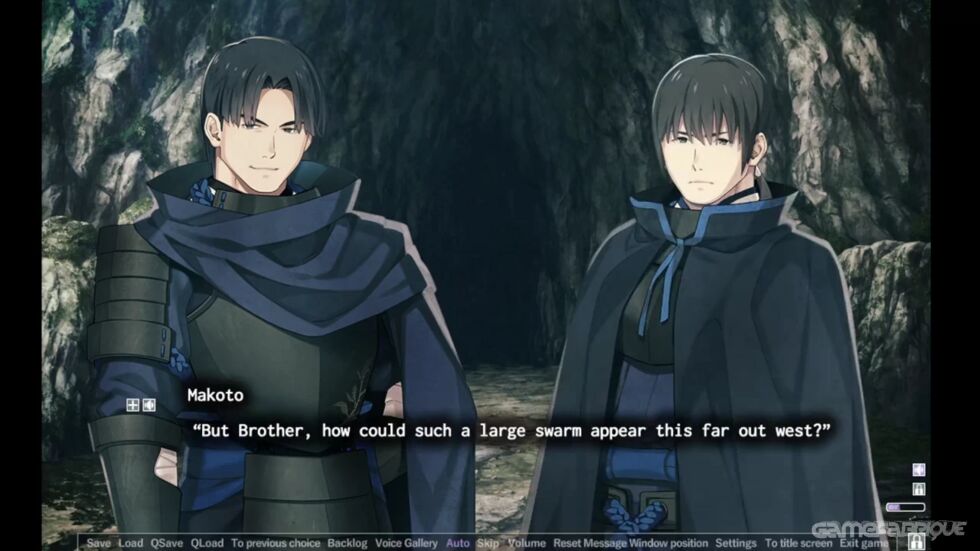The image size is (980, 551).
Task: Open the Load menu
Action: [x=130, y=543]
